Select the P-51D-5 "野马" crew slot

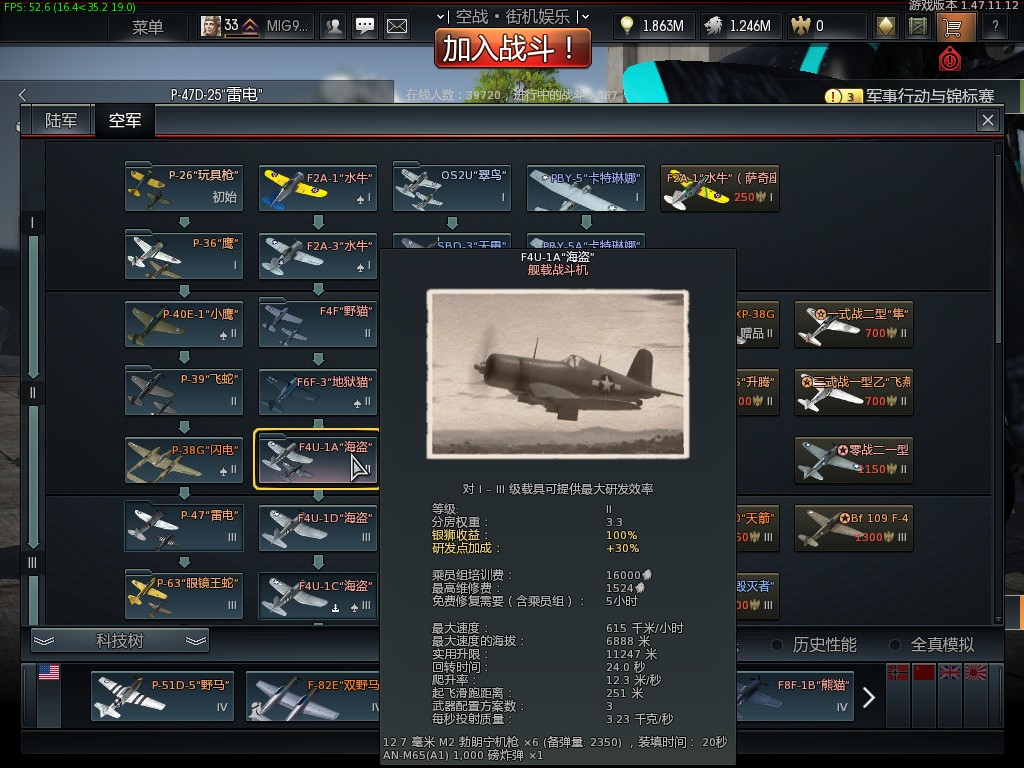click(x=162, y=695)
